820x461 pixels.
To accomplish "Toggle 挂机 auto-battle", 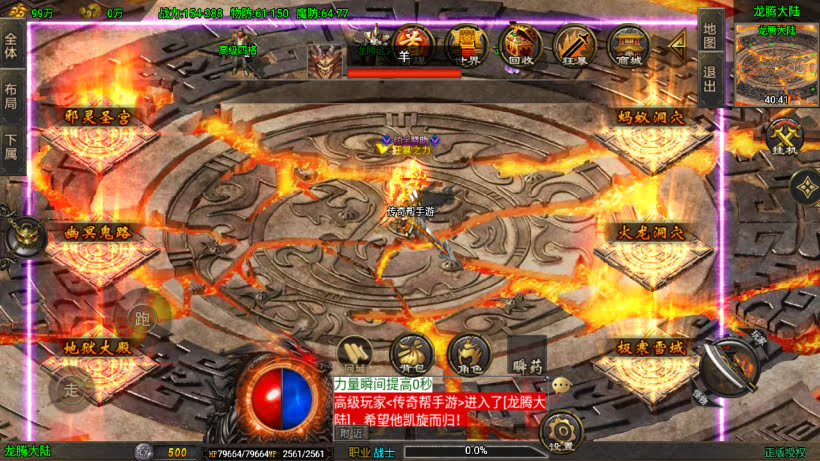I will tap(783, 136).
